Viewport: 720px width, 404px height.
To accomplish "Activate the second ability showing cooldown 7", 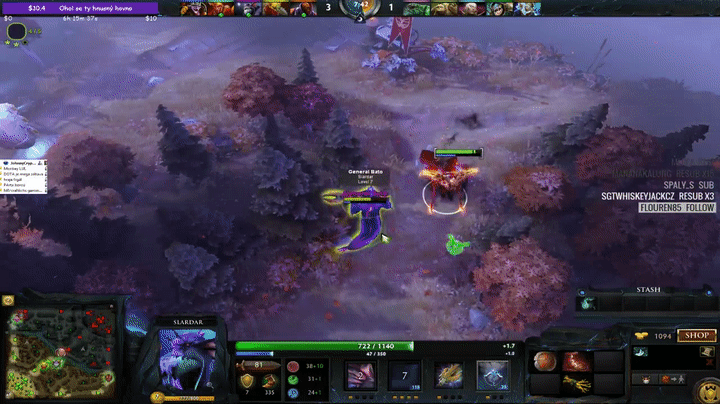I will tap(404, 375).
